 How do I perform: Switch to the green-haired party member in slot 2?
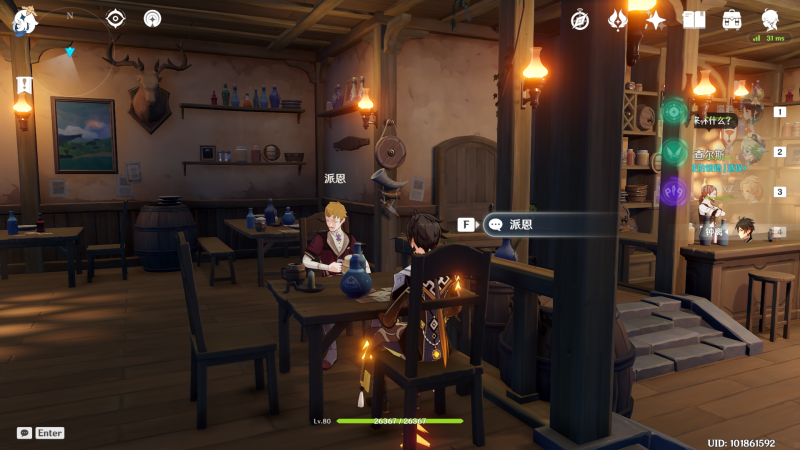click(750, 152)
